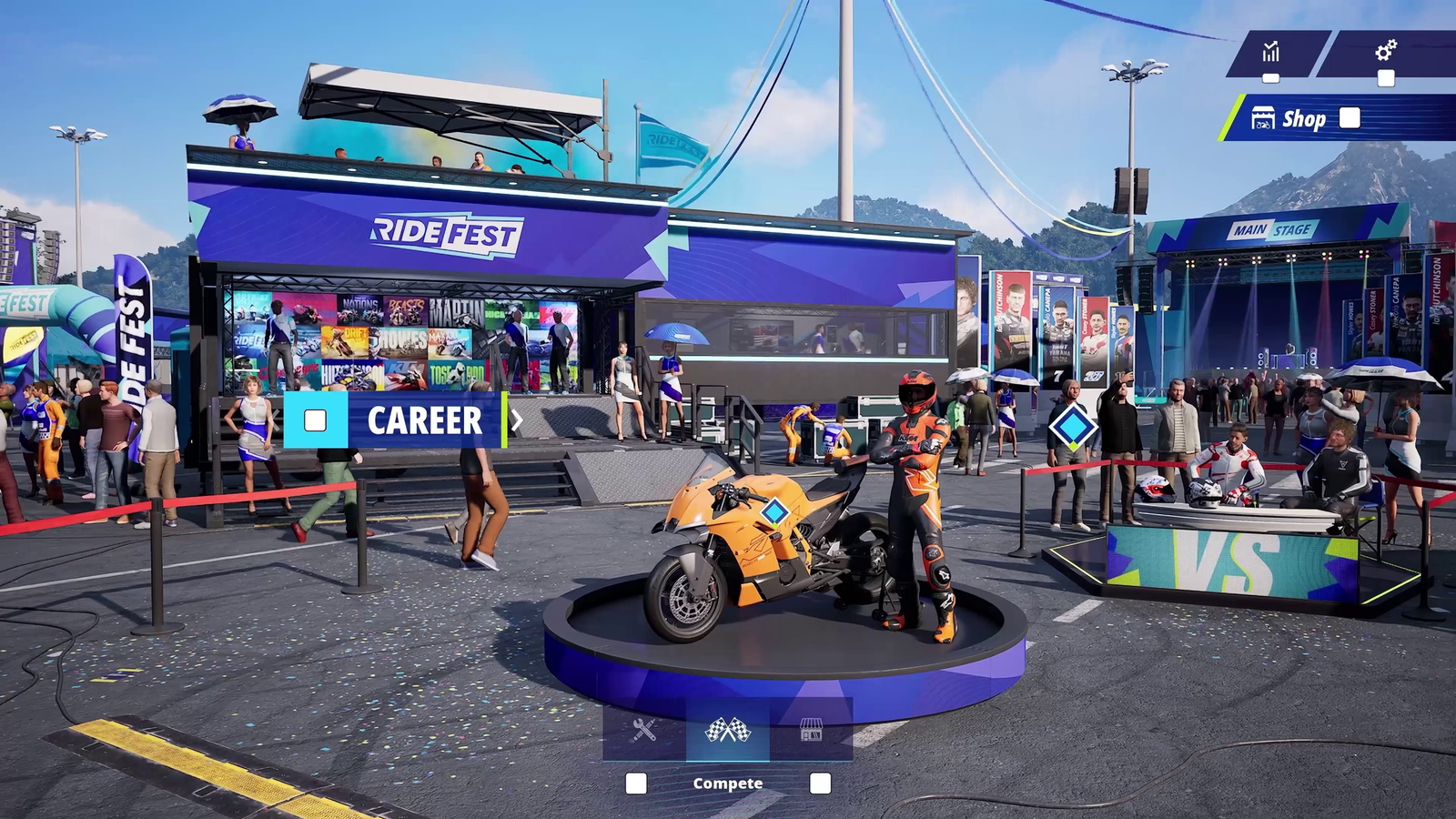Screen dimensions: 1456x819
Task: Select the diamond marker near the VS stand
Action: tap(1072, 427)
